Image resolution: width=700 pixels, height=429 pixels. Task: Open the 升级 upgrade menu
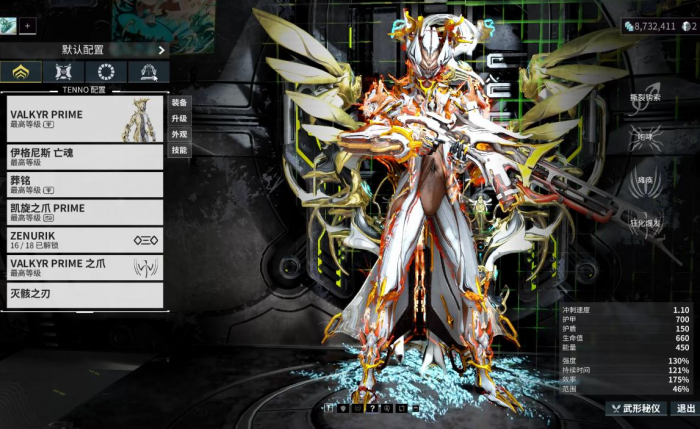pyautogui.click(x=179, y=118)
